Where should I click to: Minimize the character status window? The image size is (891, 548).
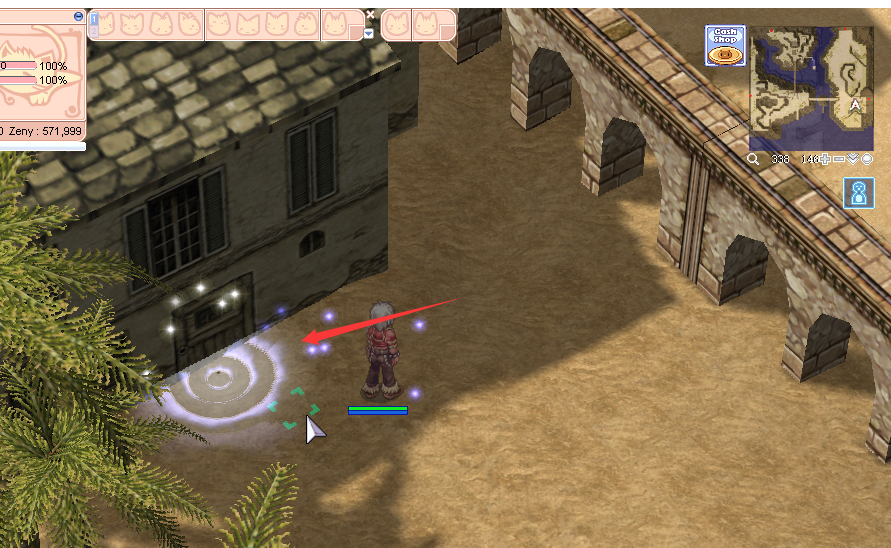(79, 17)
